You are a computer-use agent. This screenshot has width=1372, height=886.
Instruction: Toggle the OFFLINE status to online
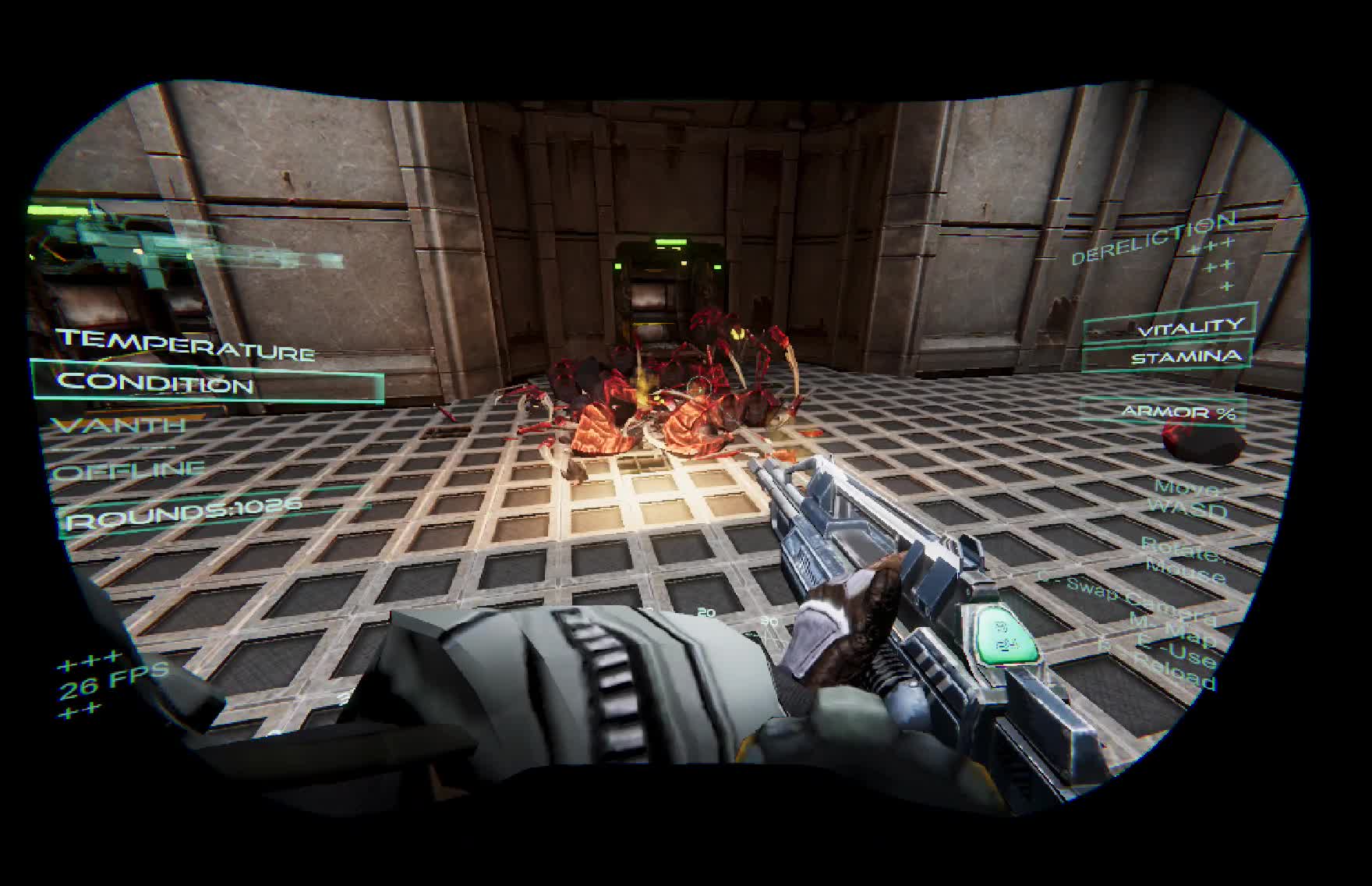[x=125, y=470]
